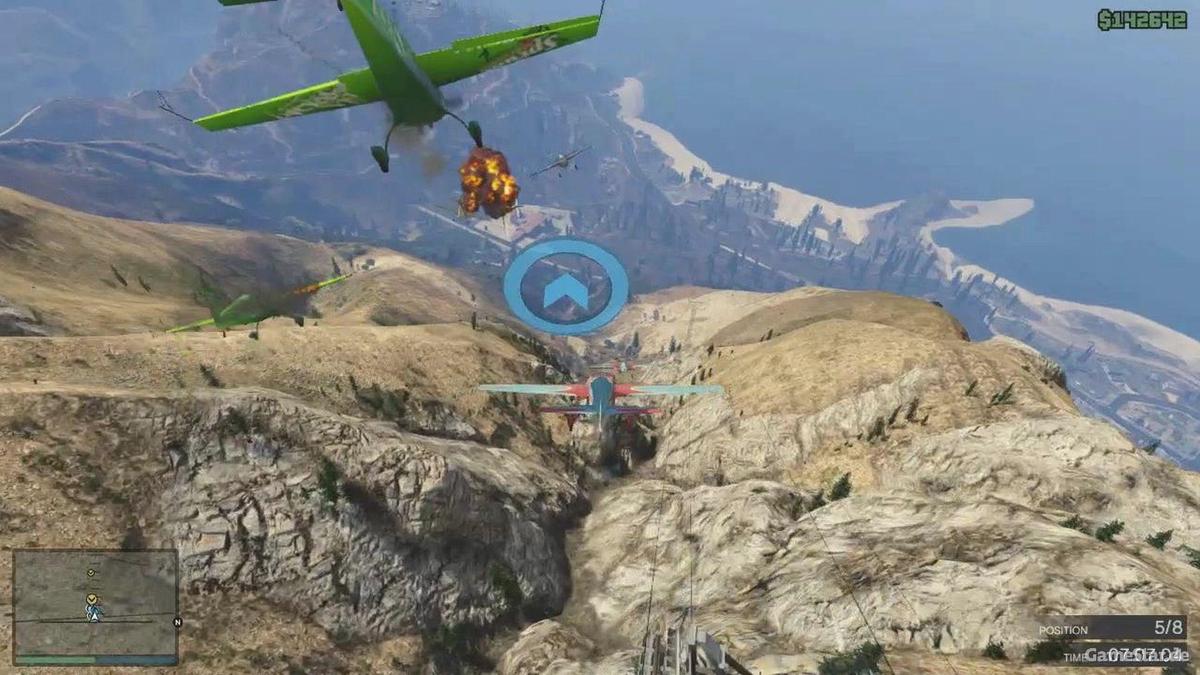This screenshot has height=675, width=1200.
Task: Click the large yellow checkpoint blip on minimap
Action: (x=93, y=600)
